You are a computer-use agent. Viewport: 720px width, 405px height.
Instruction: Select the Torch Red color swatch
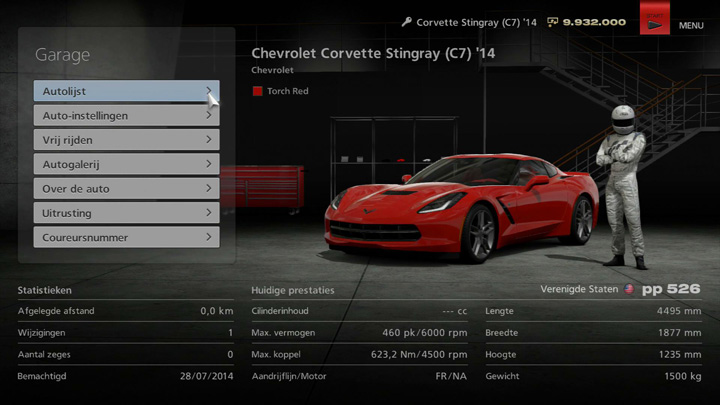(x=257, y=91)
